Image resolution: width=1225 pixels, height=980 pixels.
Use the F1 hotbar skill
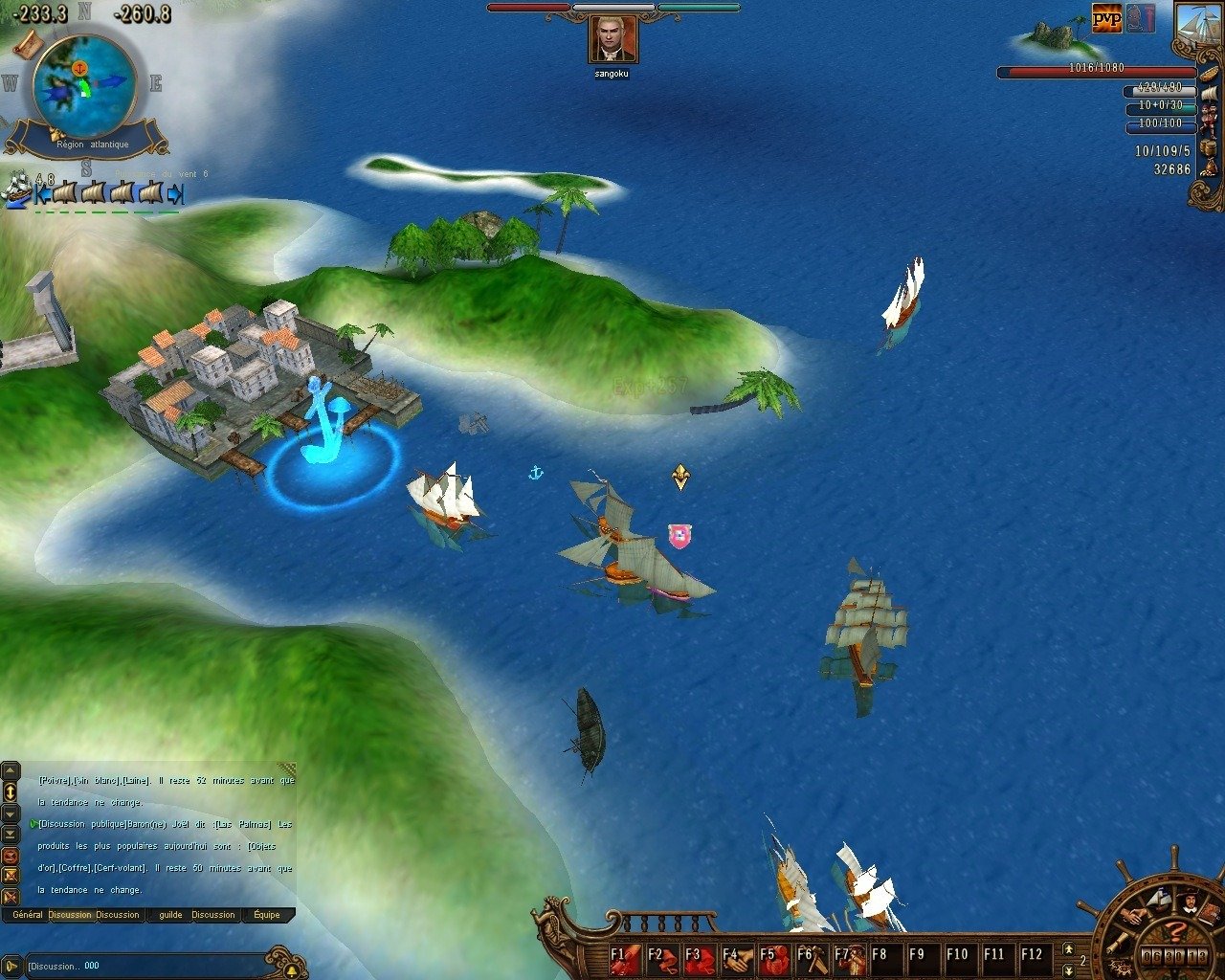(x=626, y=955)
